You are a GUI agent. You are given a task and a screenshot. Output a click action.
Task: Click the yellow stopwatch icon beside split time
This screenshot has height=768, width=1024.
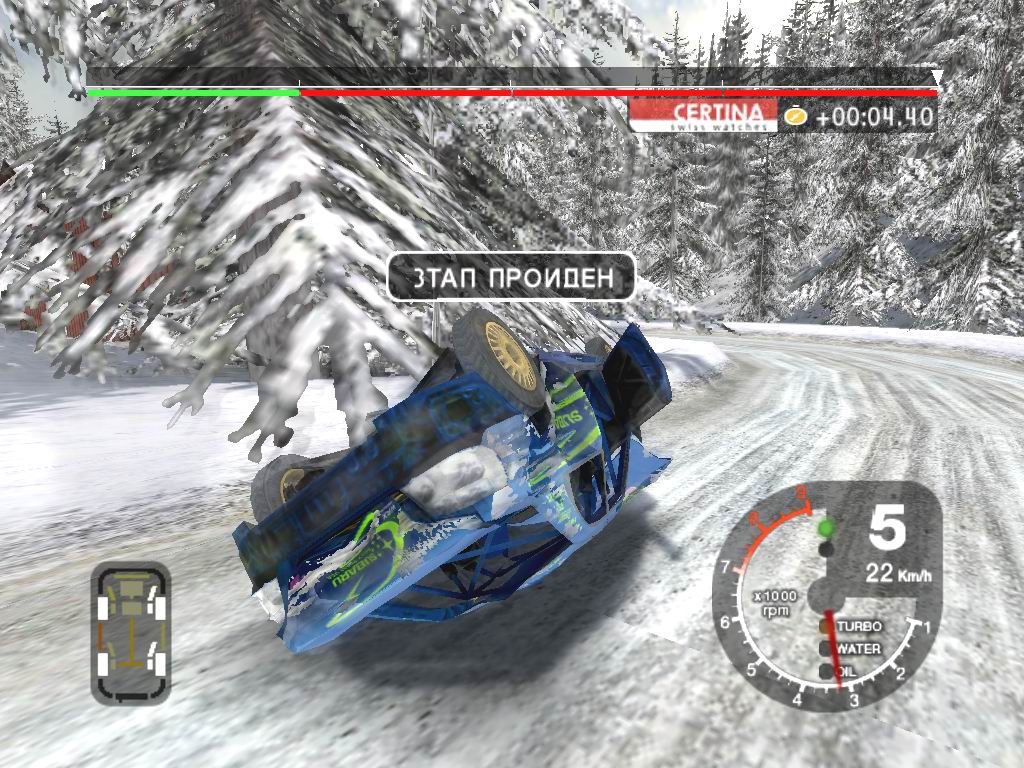[795, 116]
